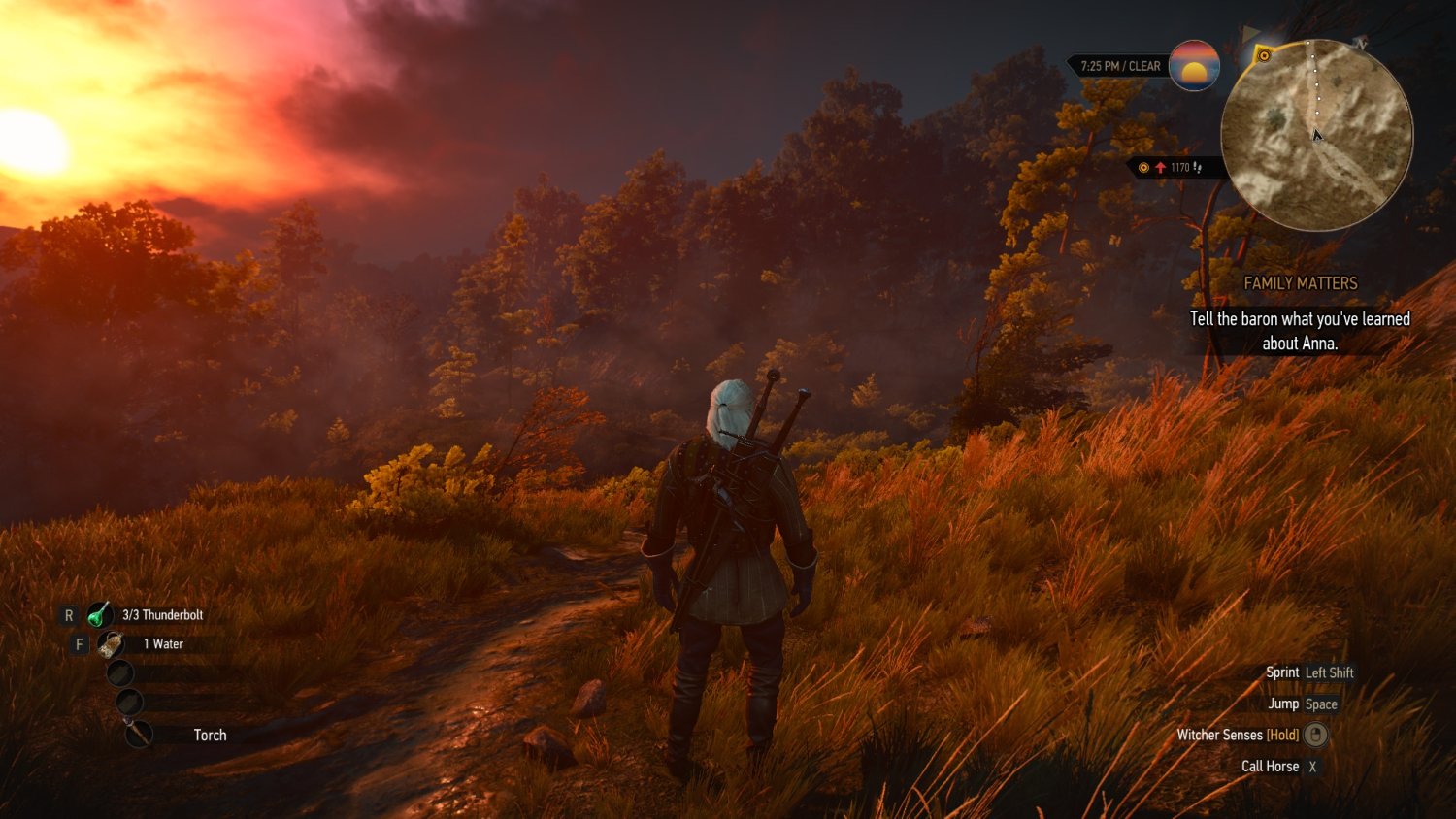Screen dimensions: 1456x819
Task: Select the yellow quest marker on the minimap
Action: 1264,55
